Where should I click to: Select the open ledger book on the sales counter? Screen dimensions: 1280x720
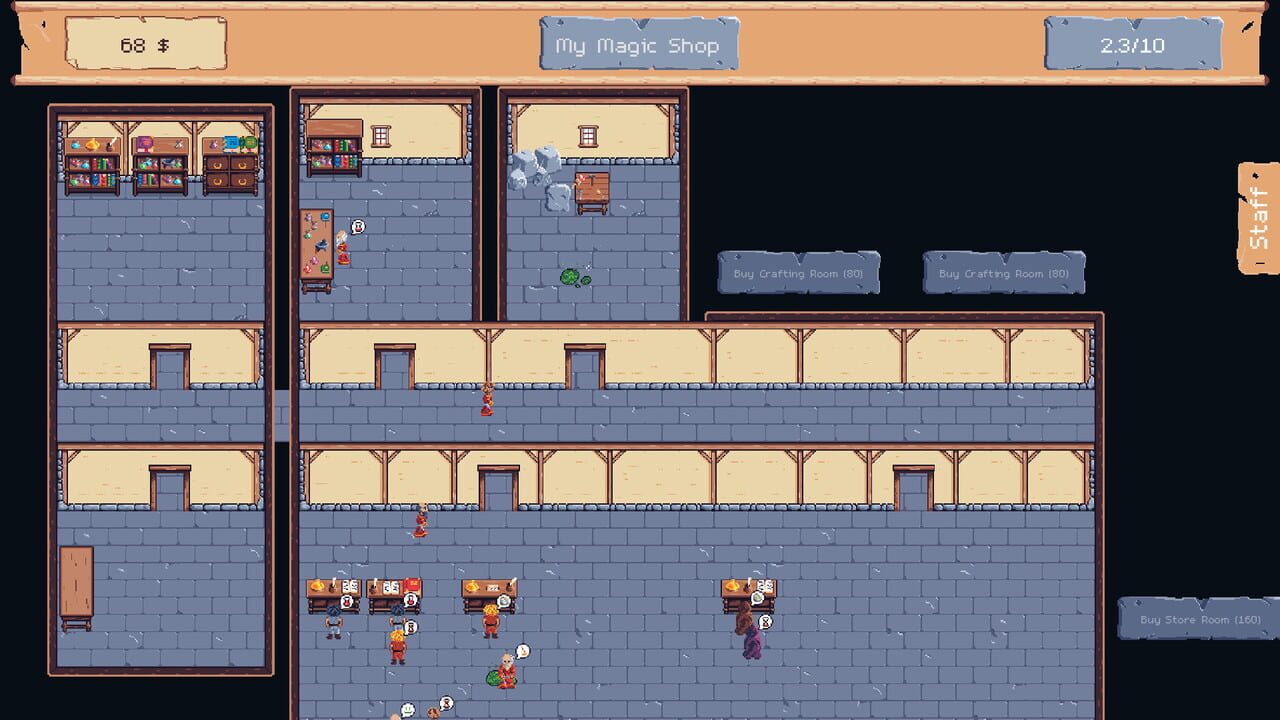(350, 584)
